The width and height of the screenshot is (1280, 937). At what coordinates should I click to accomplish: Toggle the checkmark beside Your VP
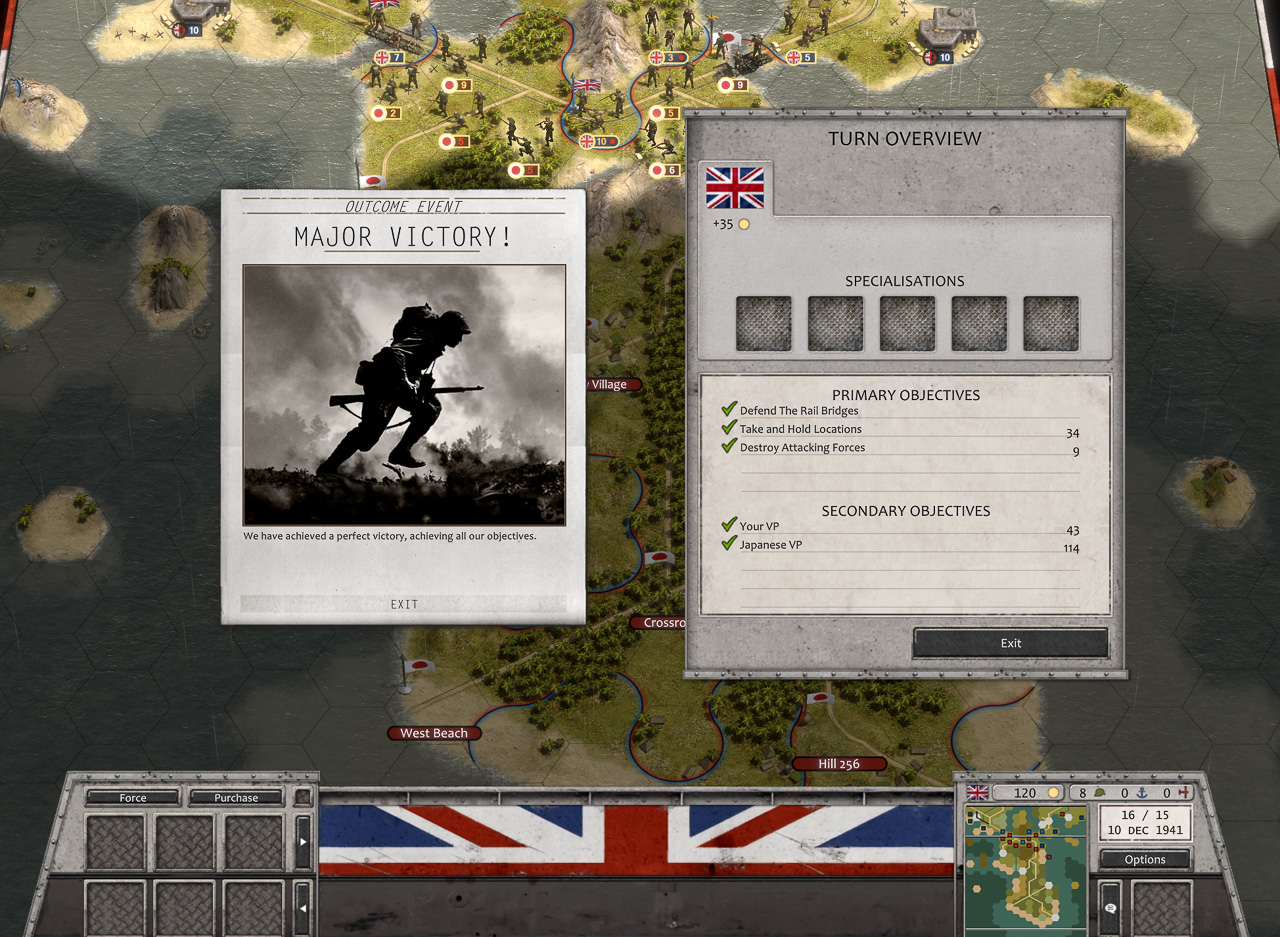tap(728, 526)
